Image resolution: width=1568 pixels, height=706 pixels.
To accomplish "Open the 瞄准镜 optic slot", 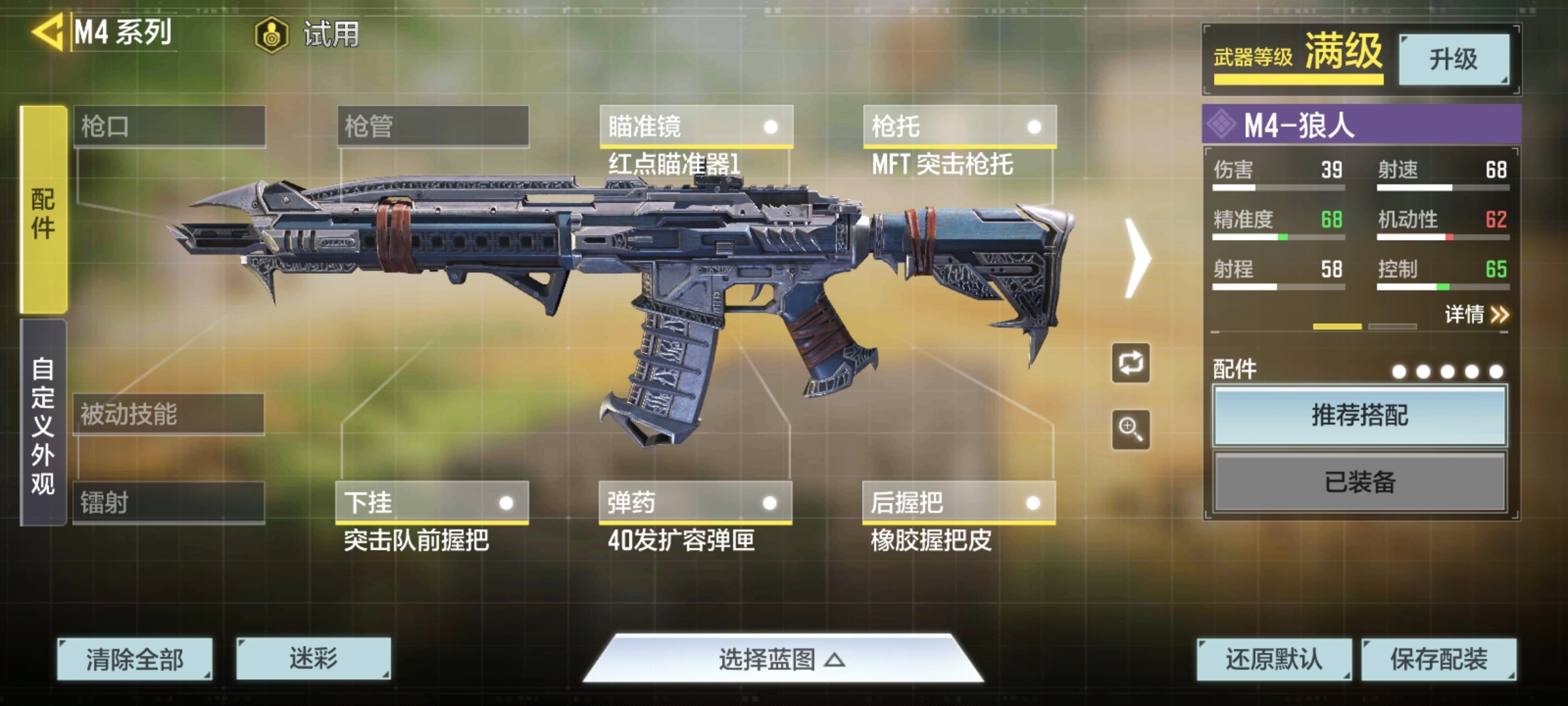I will click(x=696, y=126).
